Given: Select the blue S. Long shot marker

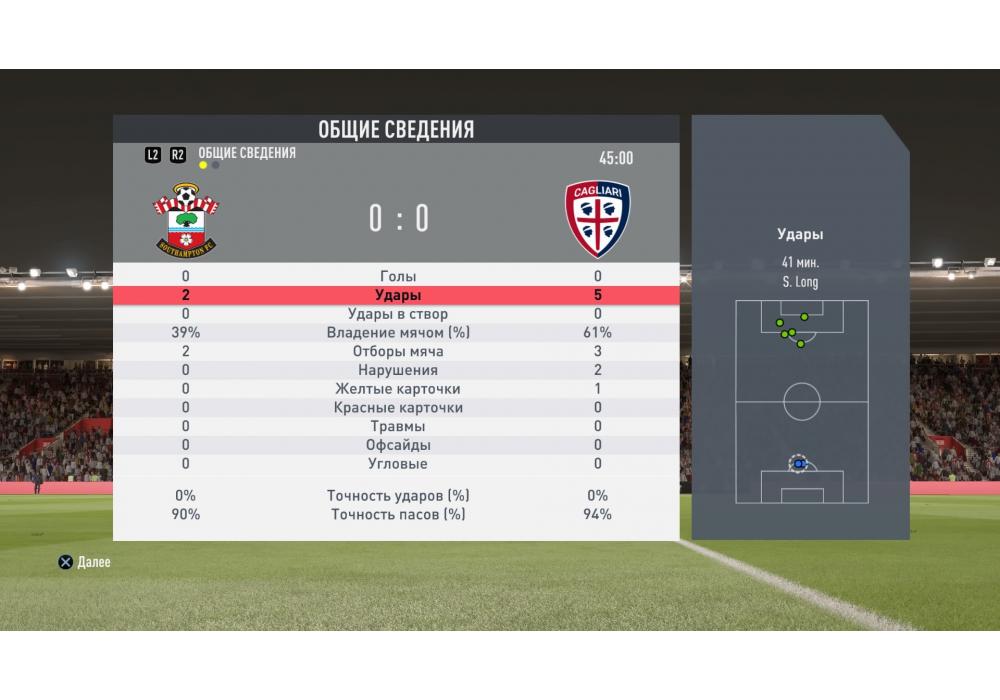Looking at the screenshot, I should click(x=799, y=465).
